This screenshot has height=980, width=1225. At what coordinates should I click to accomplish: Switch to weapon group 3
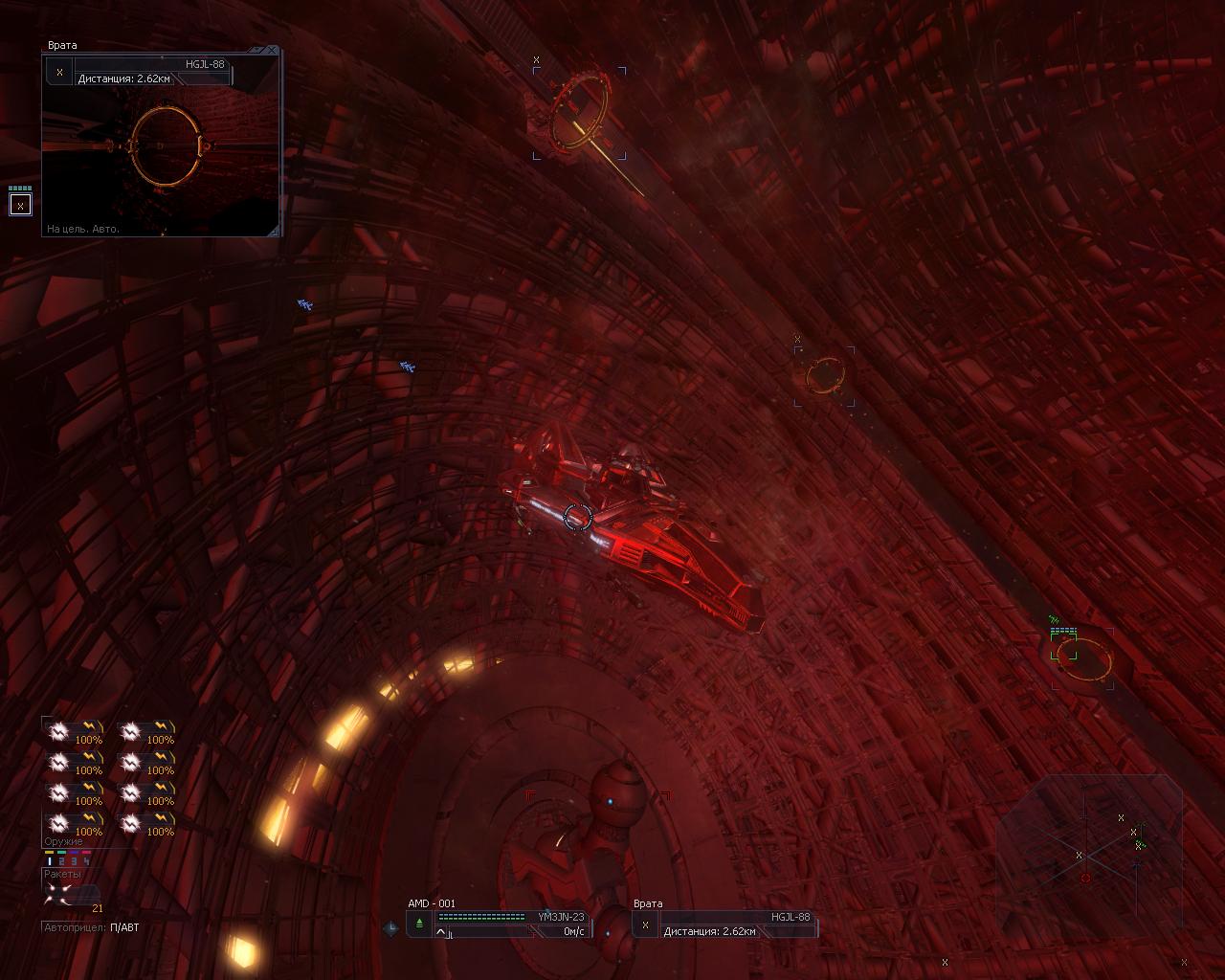point(75,860)
